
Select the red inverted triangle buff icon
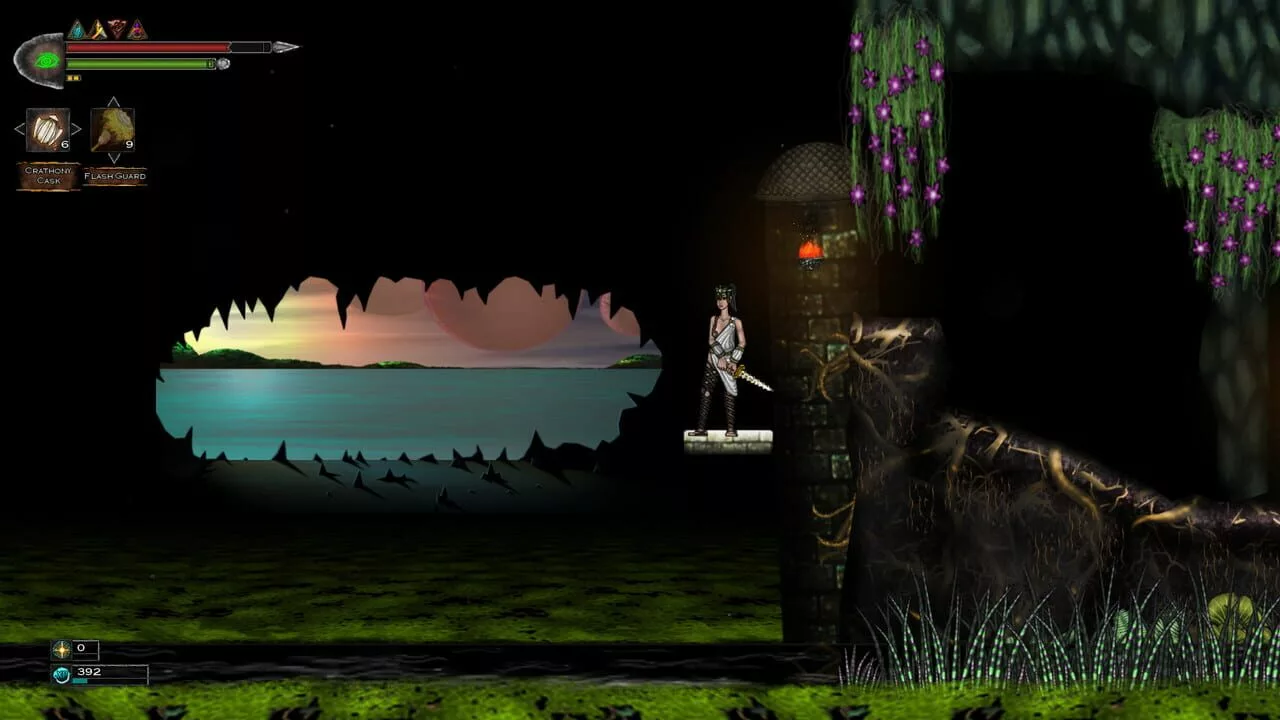pyautogui.click(x=117, y=29)
